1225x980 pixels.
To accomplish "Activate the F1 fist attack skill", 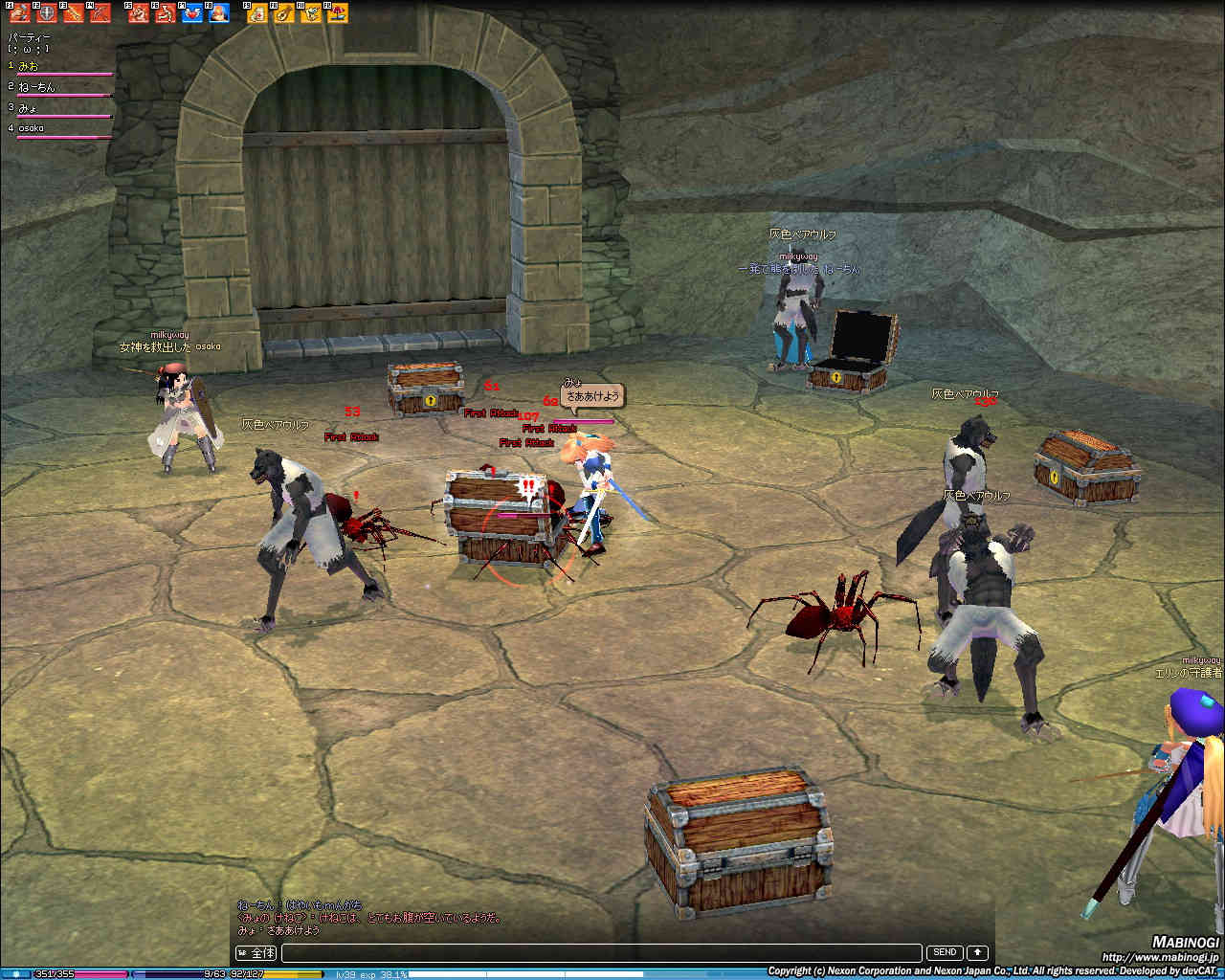I will click(x=20, y=13).
